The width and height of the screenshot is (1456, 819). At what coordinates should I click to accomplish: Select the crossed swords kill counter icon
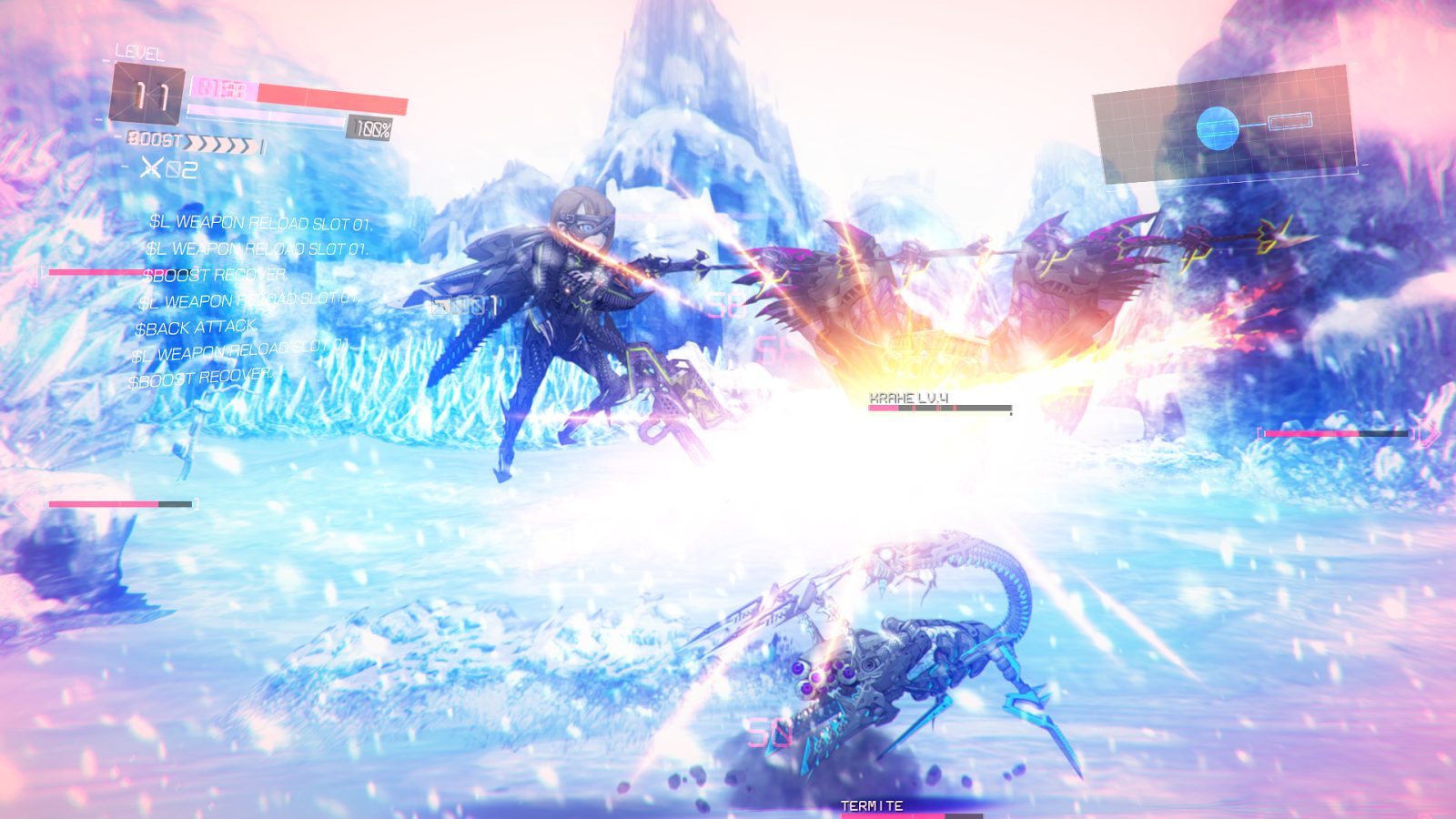point(151,167)
